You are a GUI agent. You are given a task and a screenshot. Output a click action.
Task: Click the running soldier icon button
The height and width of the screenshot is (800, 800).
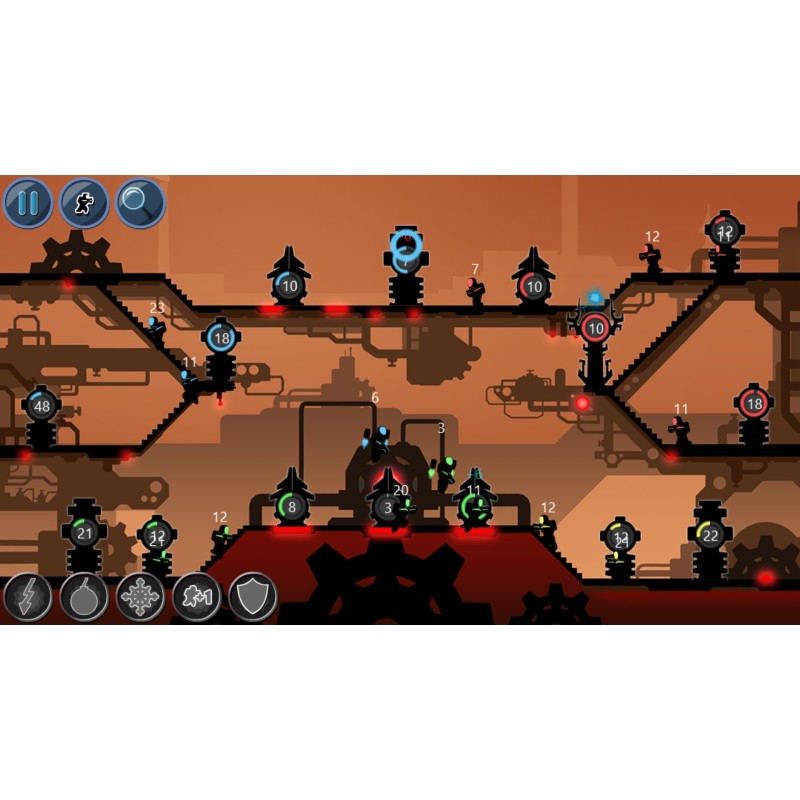click(85, 204)
